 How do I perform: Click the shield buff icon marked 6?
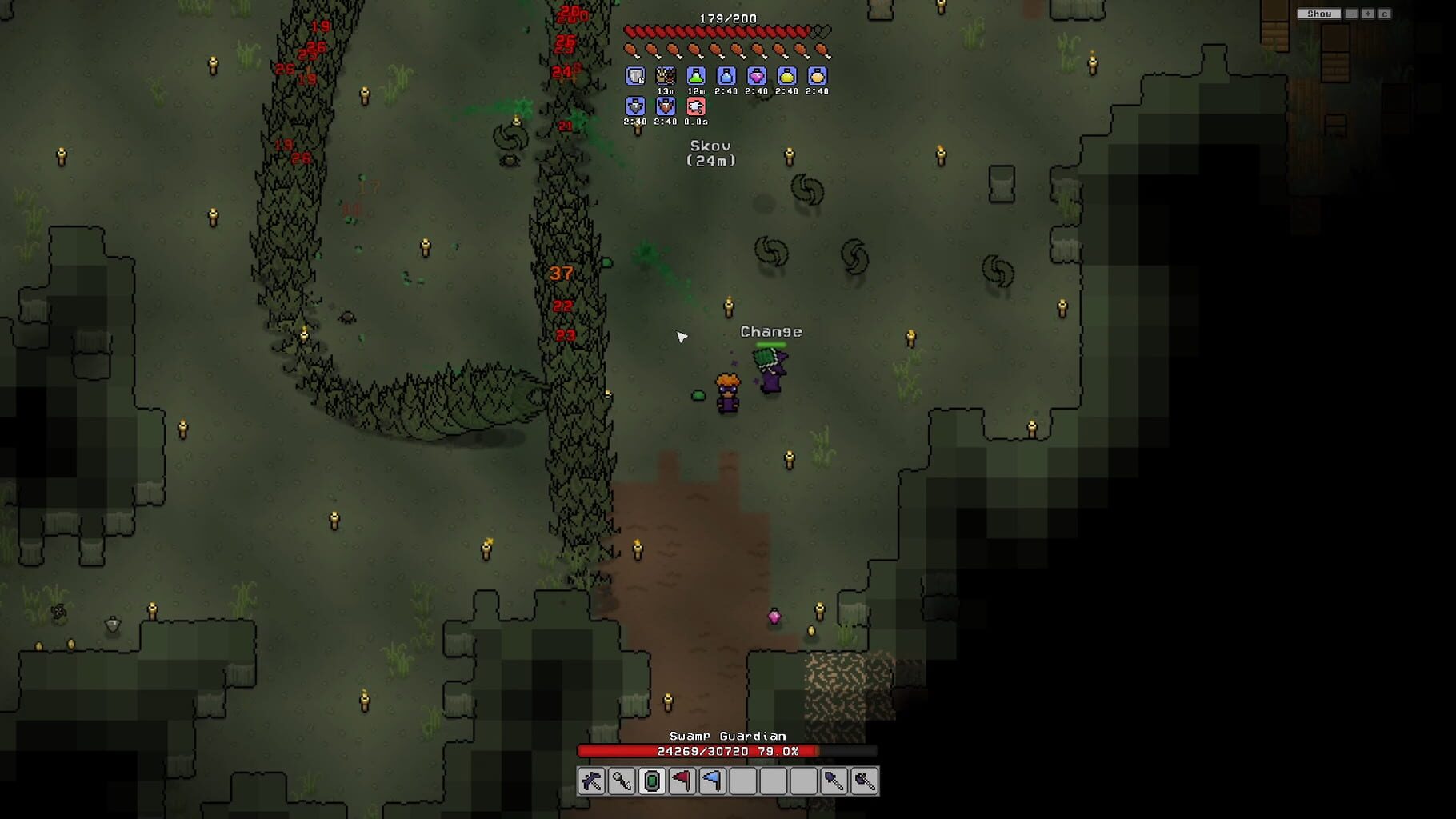[634, 76]
